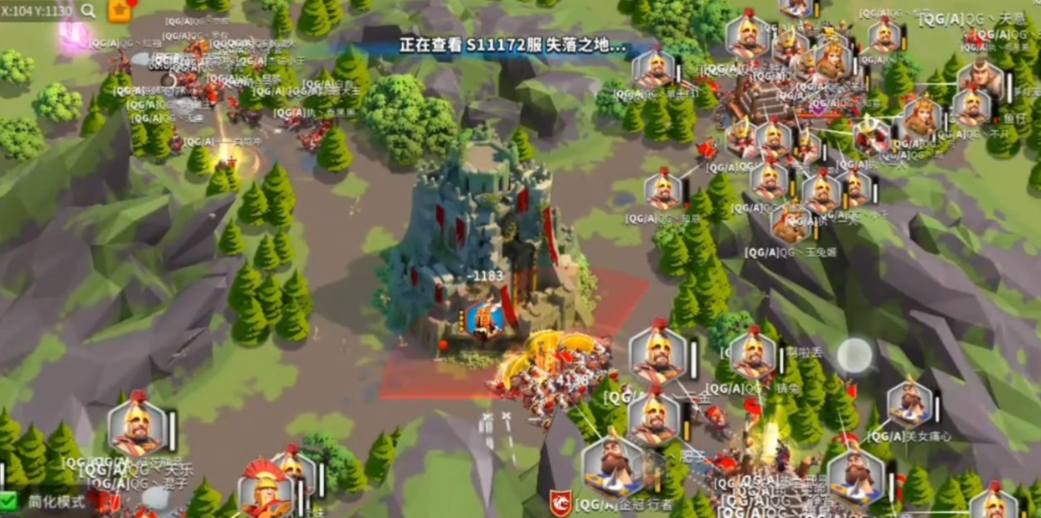Toggle the 简化模式 green checkbox
The width and height of the screenshot is (1041, 518).
(x=9, y=500)
